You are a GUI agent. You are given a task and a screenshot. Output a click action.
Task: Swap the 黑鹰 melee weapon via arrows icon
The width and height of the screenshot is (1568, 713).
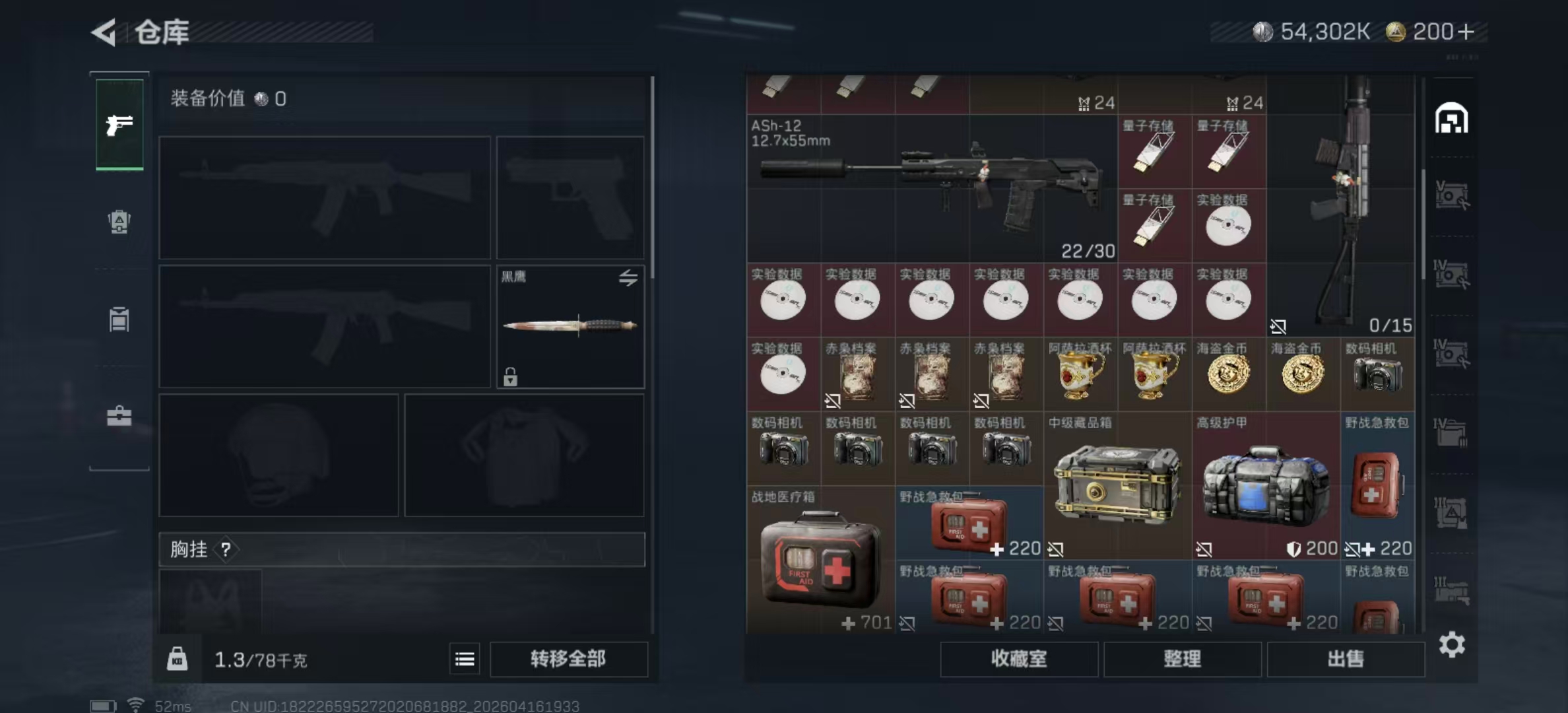pyautogui.click(x=628, y=278)
